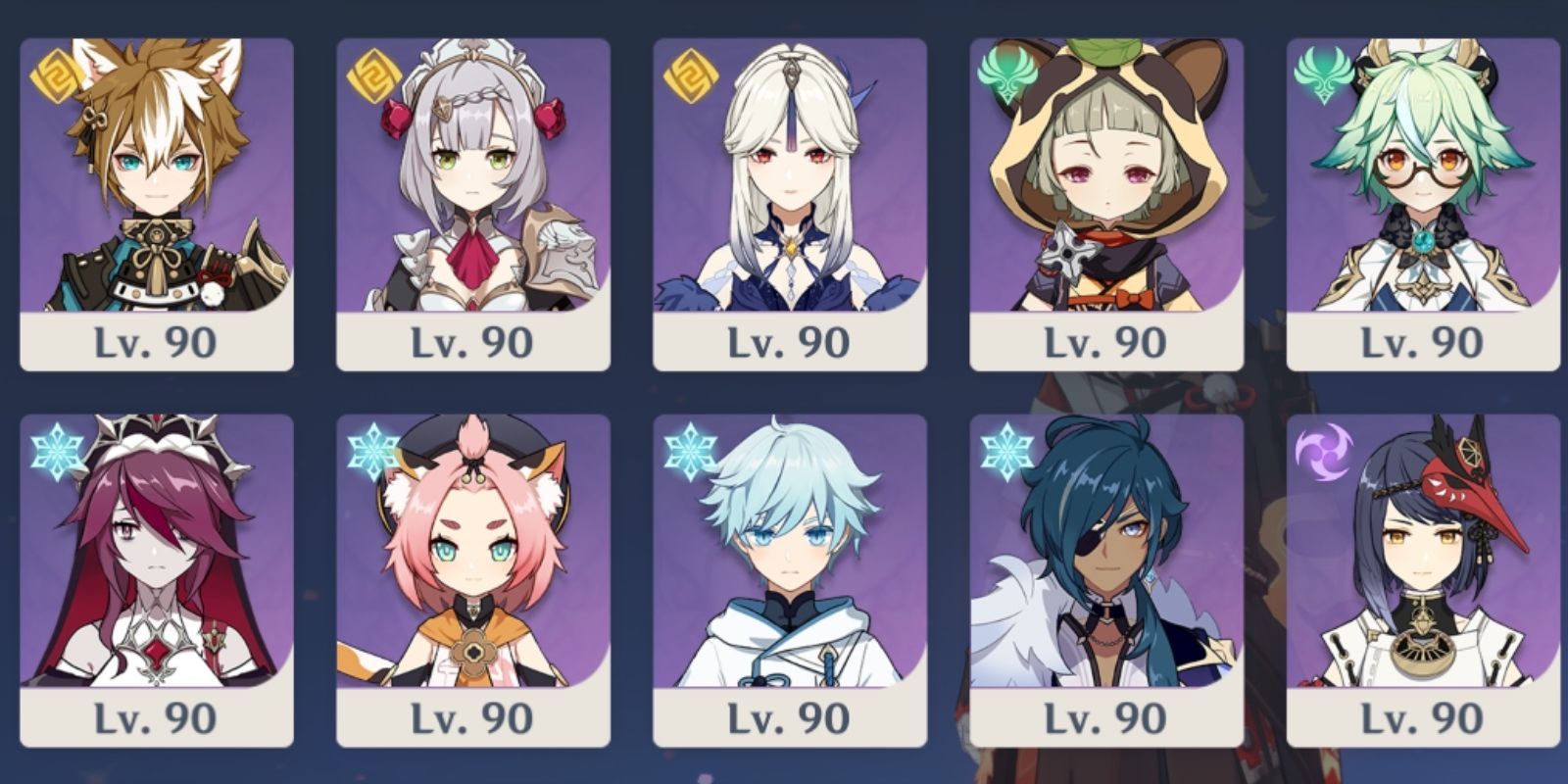Select Sayu's character portrait

pyautogui.click(x=1107, y=176)
